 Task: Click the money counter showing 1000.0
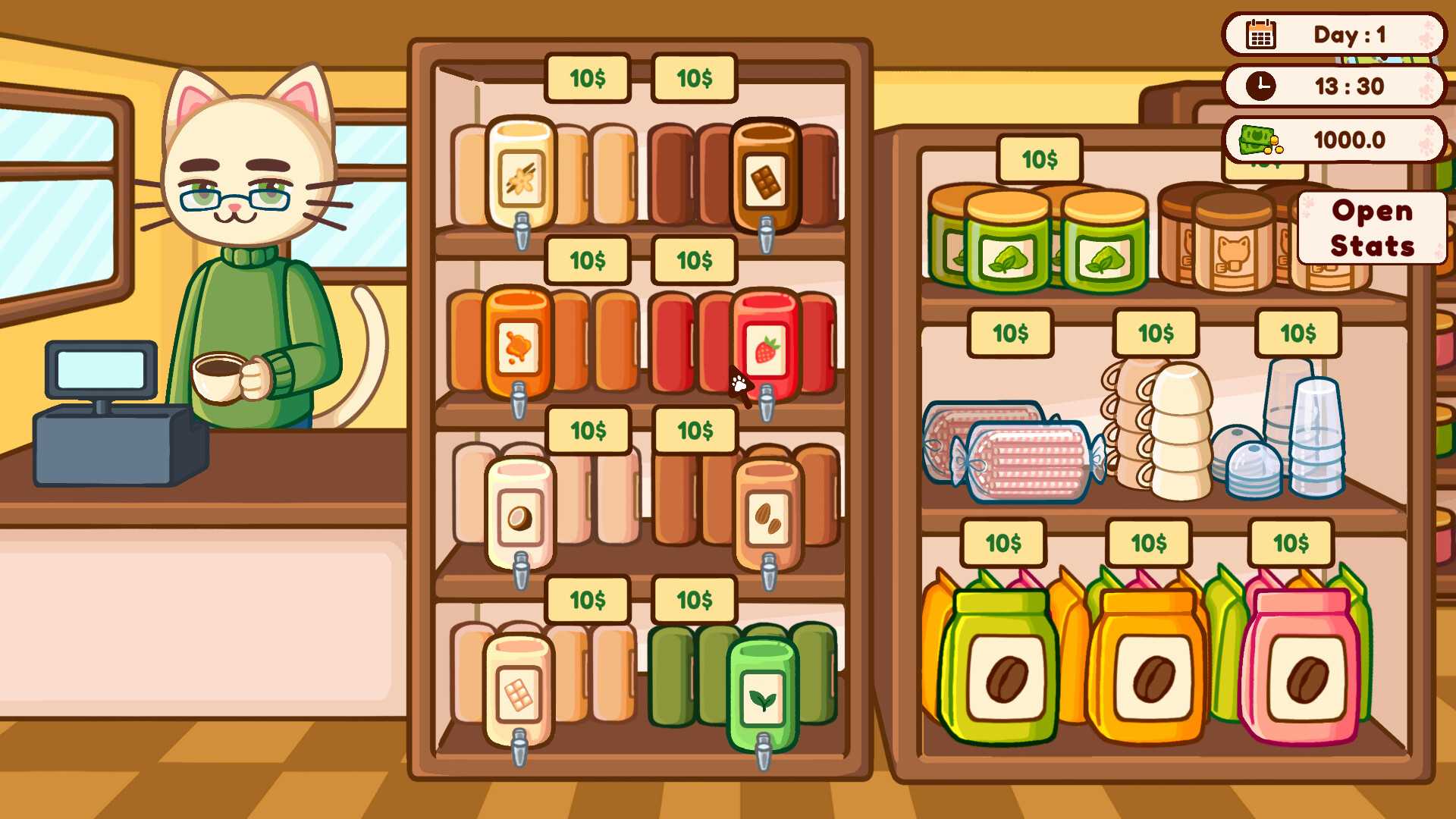tap(1334, 139)
